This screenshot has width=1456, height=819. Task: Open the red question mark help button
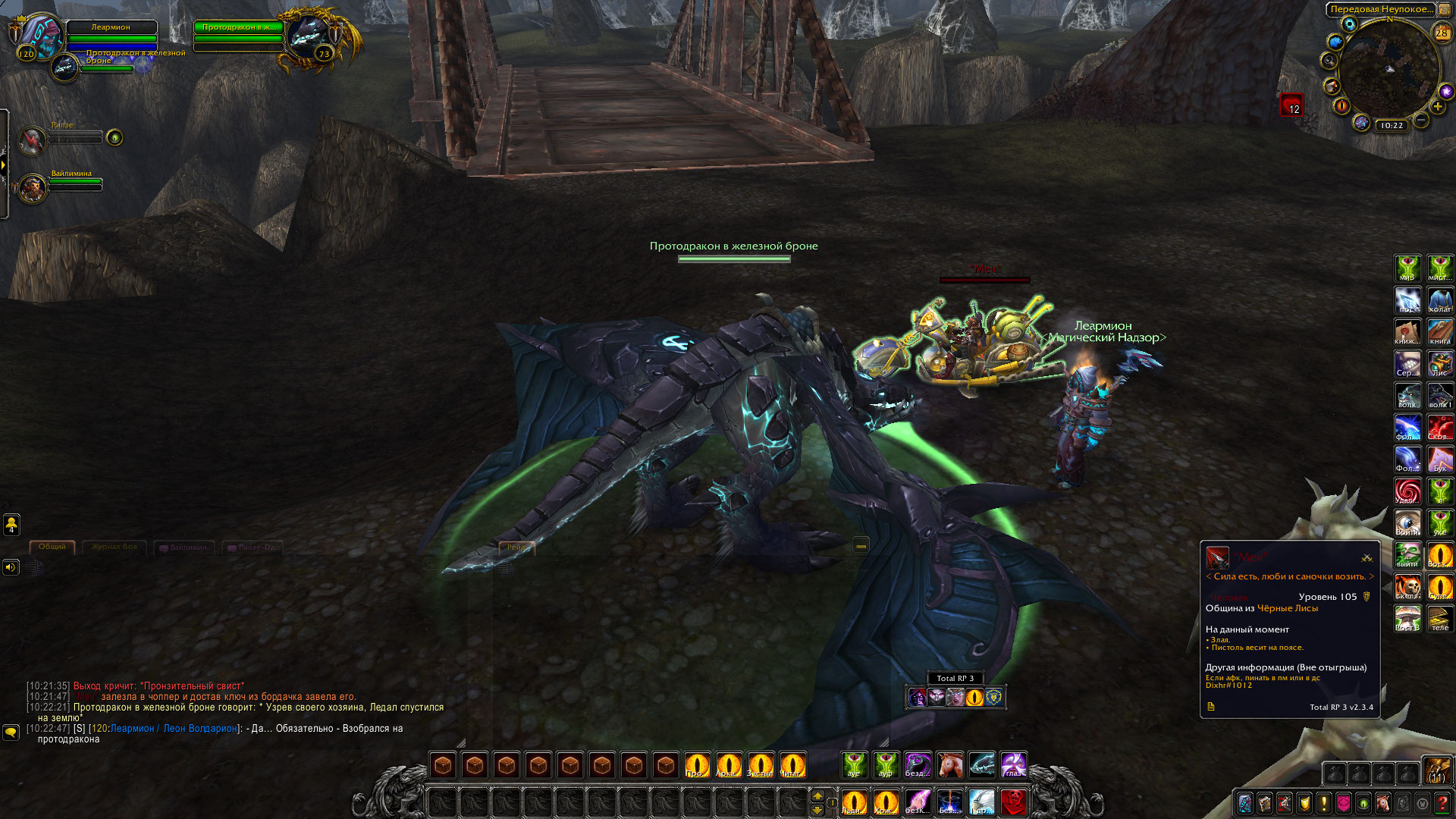(1442, 803)
